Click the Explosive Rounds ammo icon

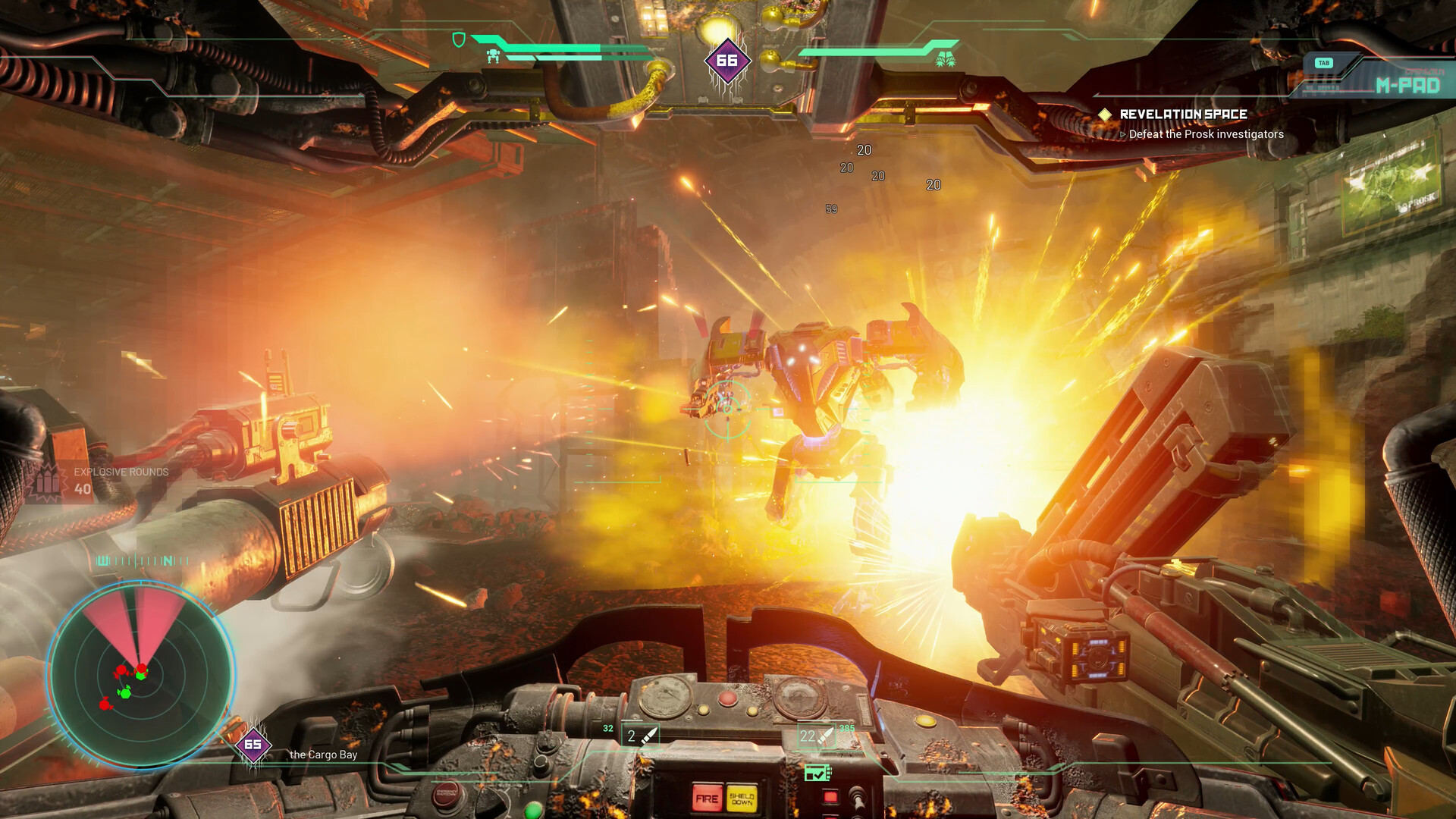click(47, 482)
